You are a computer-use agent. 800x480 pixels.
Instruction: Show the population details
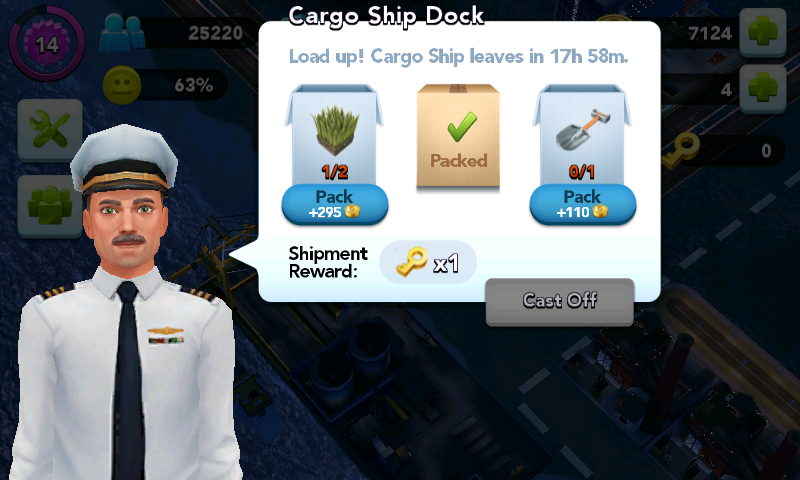coord(122,35)
